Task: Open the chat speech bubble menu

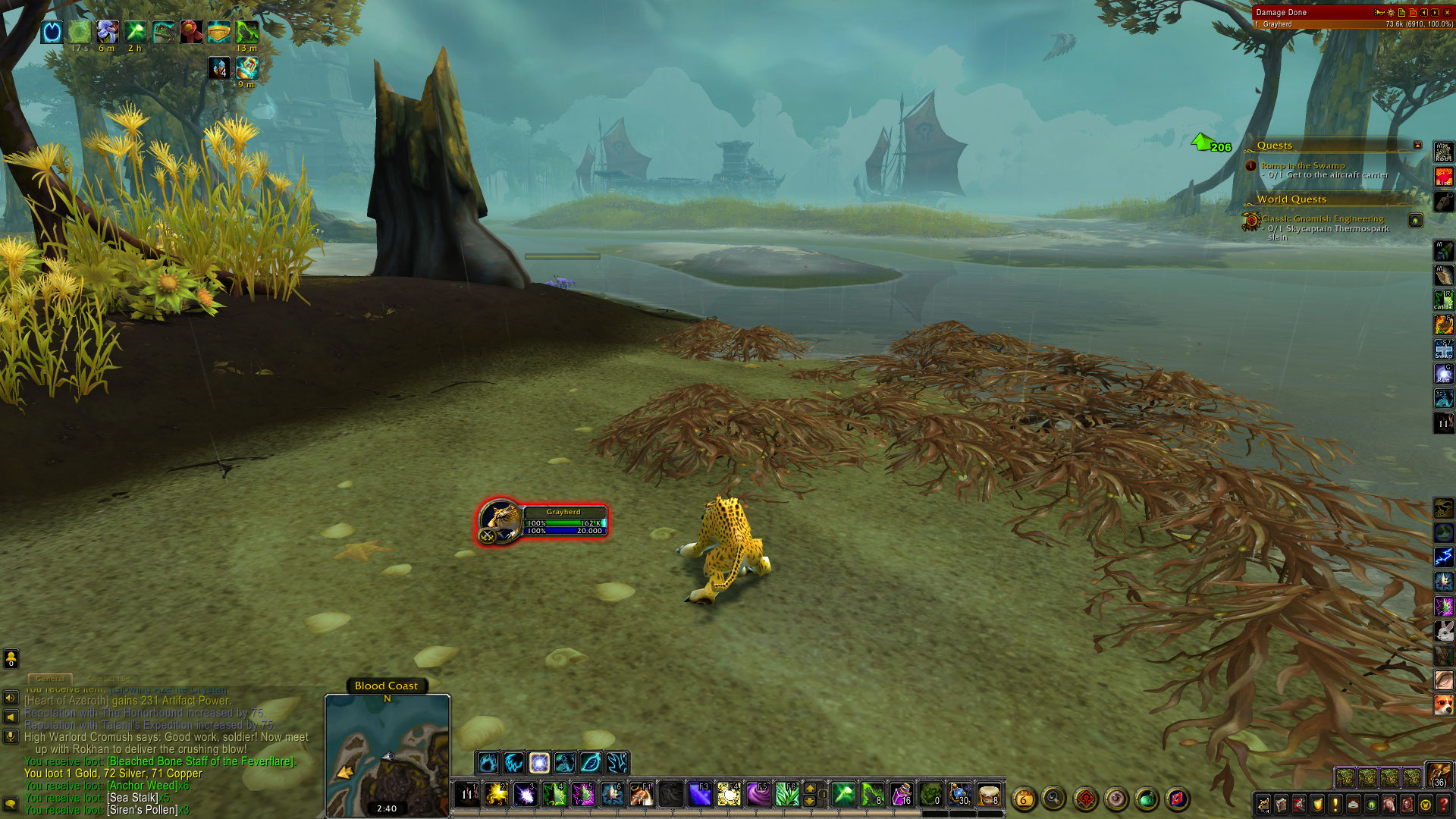Action: 11,804
